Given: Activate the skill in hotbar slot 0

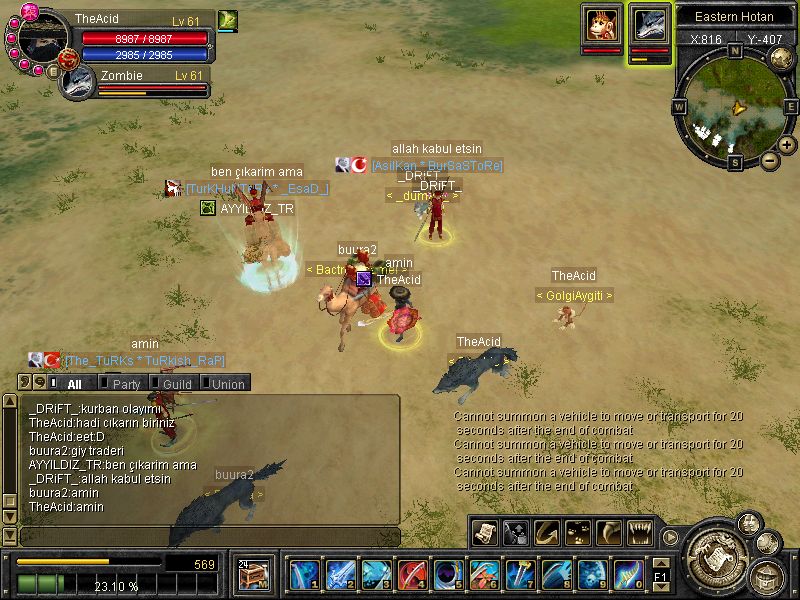Looking at the screenshot, I should coord(627,575).
